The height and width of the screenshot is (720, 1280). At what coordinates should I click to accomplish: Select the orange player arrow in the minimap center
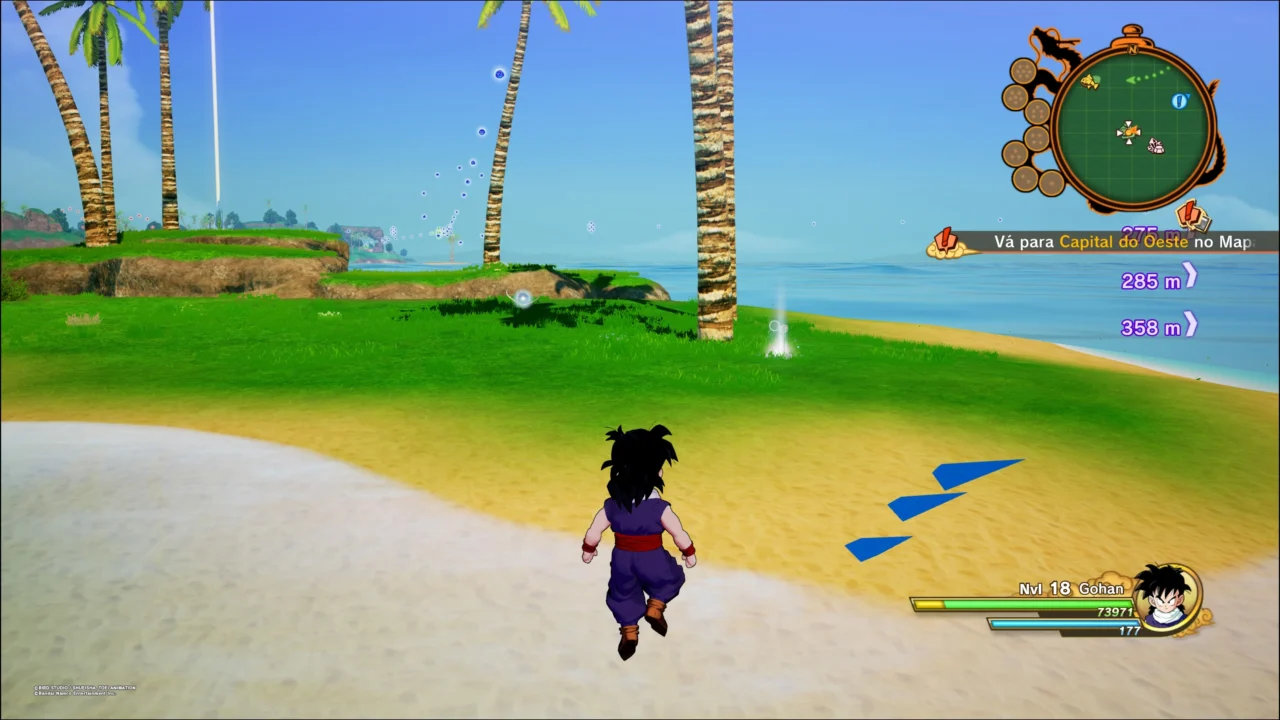[x=1129, y=131]
